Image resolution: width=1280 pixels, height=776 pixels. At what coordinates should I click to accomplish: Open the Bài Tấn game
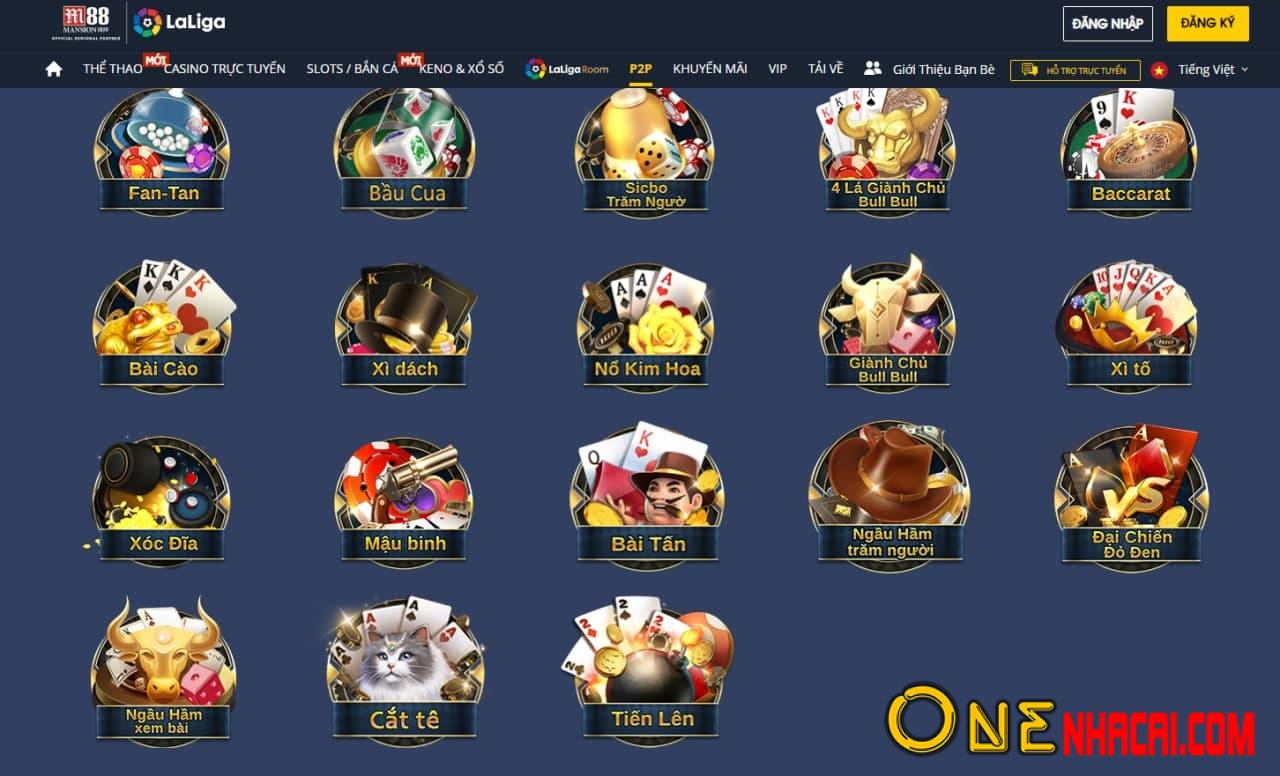[x=647, y=500]
